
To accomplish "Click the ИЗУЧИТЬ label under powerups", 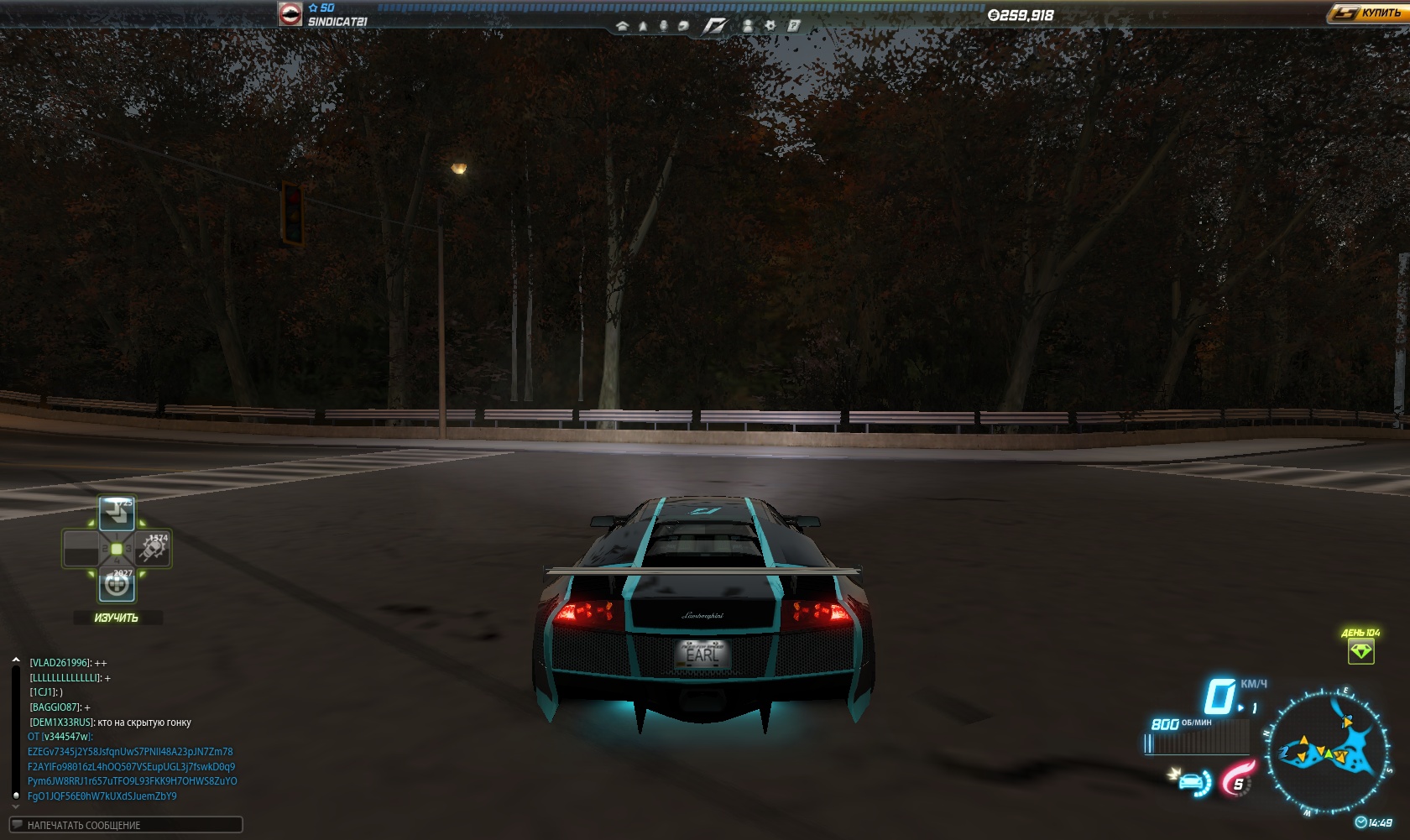I will [117, 618].
